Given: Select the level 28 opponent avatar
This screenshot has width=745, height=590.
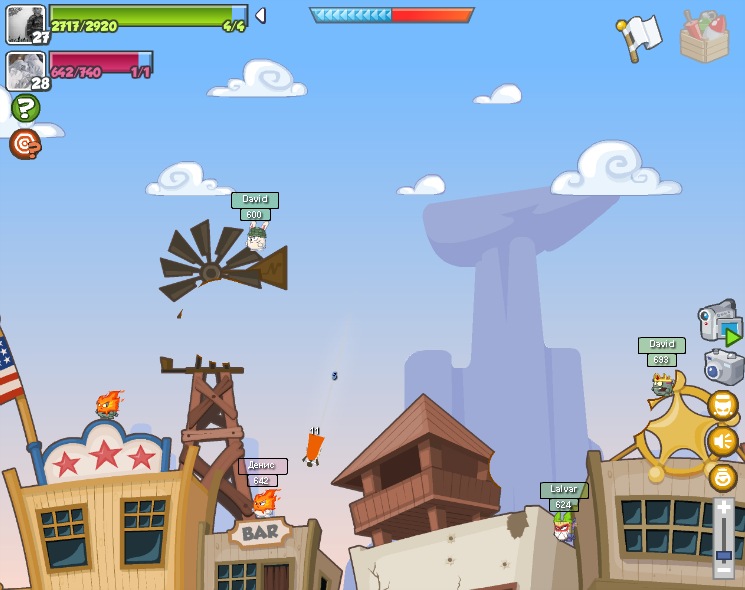Looking at the screenshot, I should pos(26,71).
